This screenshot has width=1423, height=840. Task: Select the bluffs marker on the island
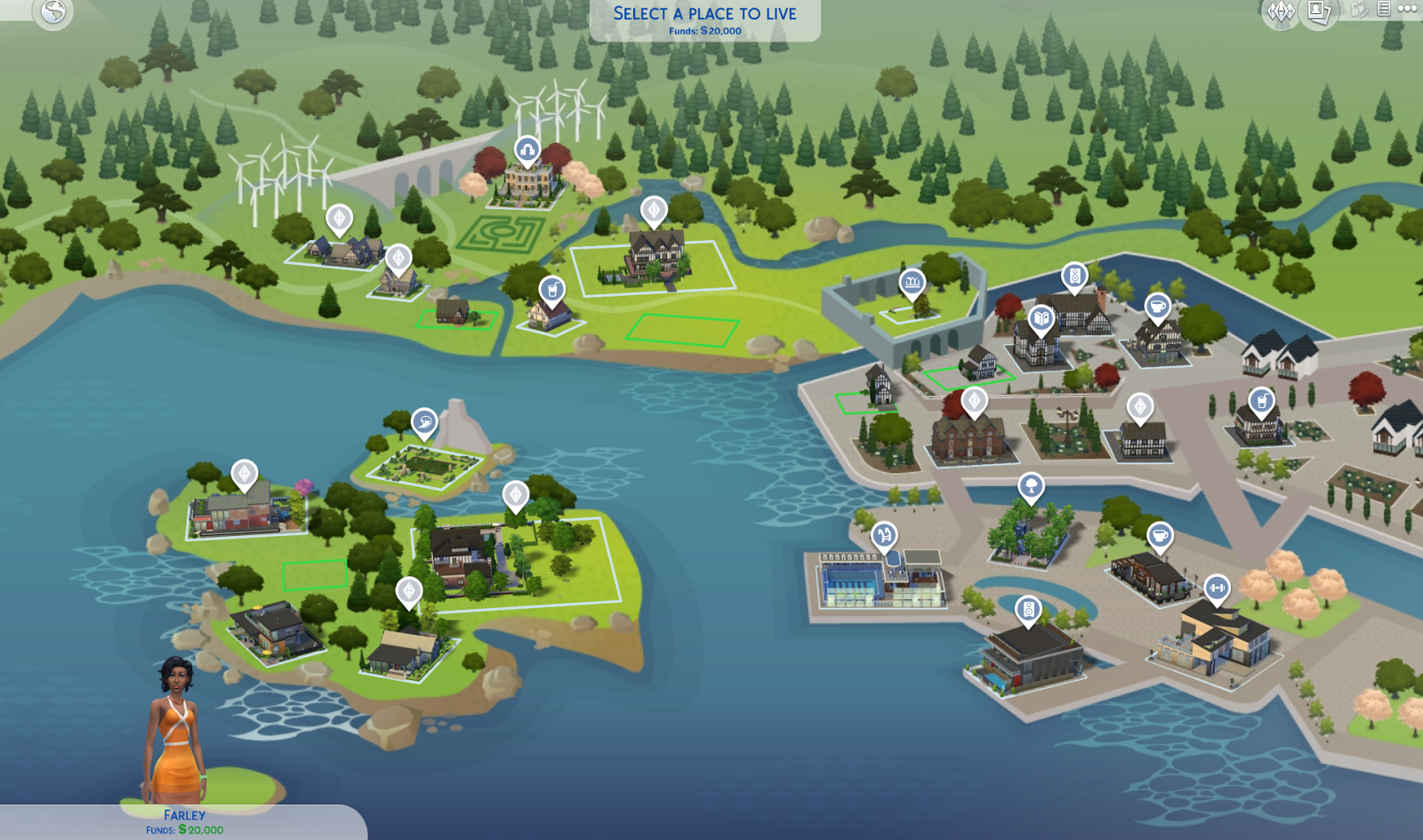(x=425, y=422)
